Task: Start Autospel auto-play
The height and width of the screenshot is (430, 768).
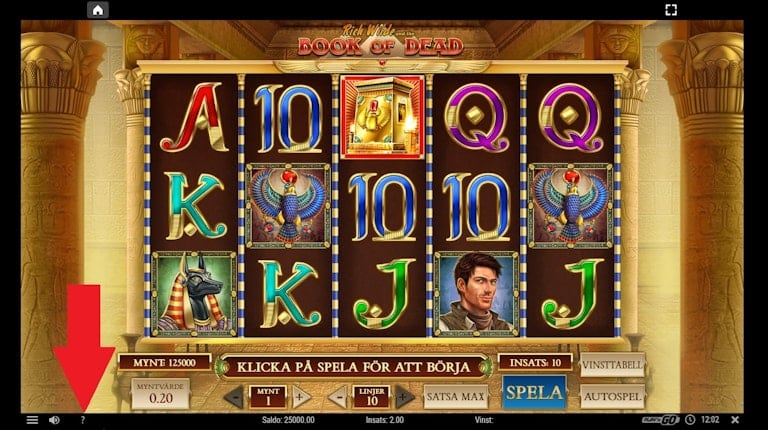Action: [x=612, y=396]
